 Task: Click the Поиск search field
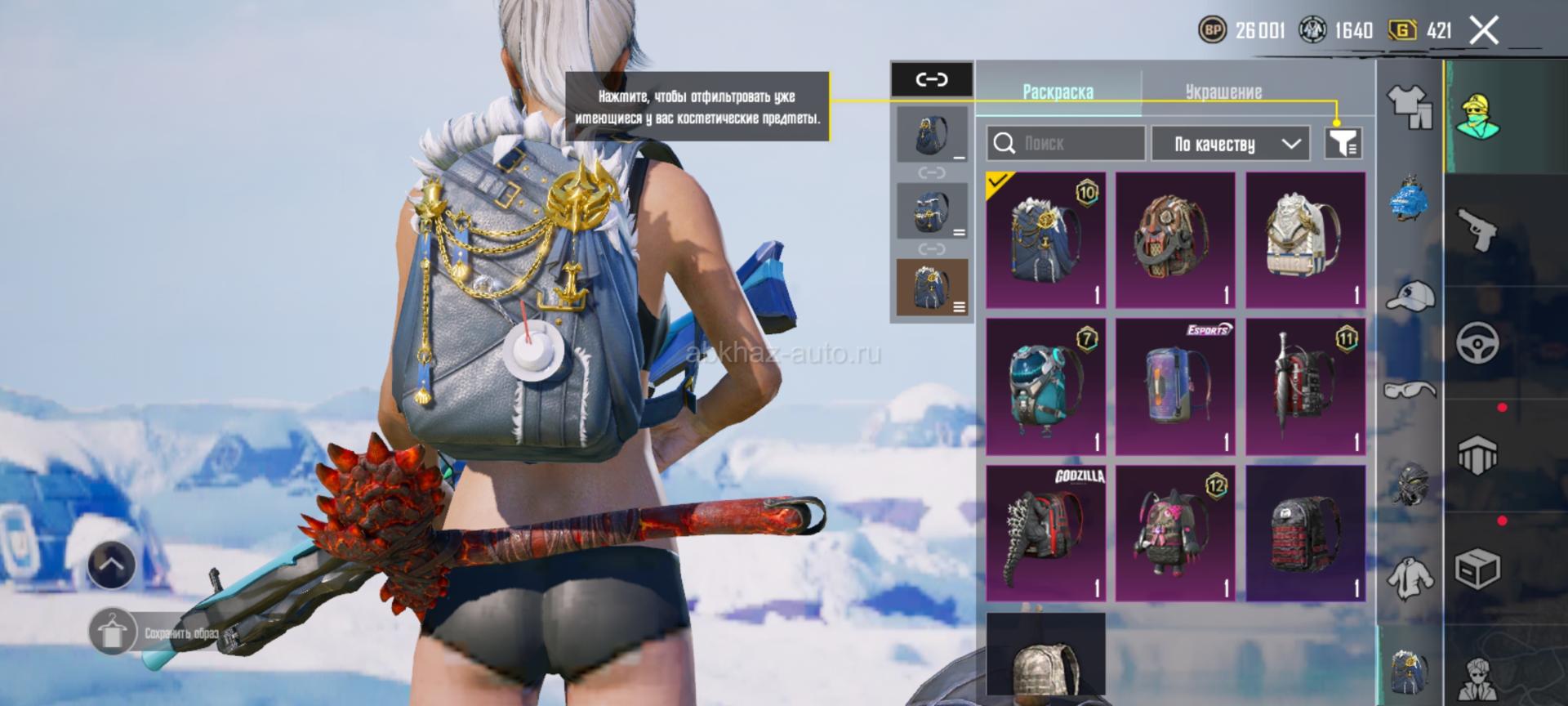click(1065, 144)
